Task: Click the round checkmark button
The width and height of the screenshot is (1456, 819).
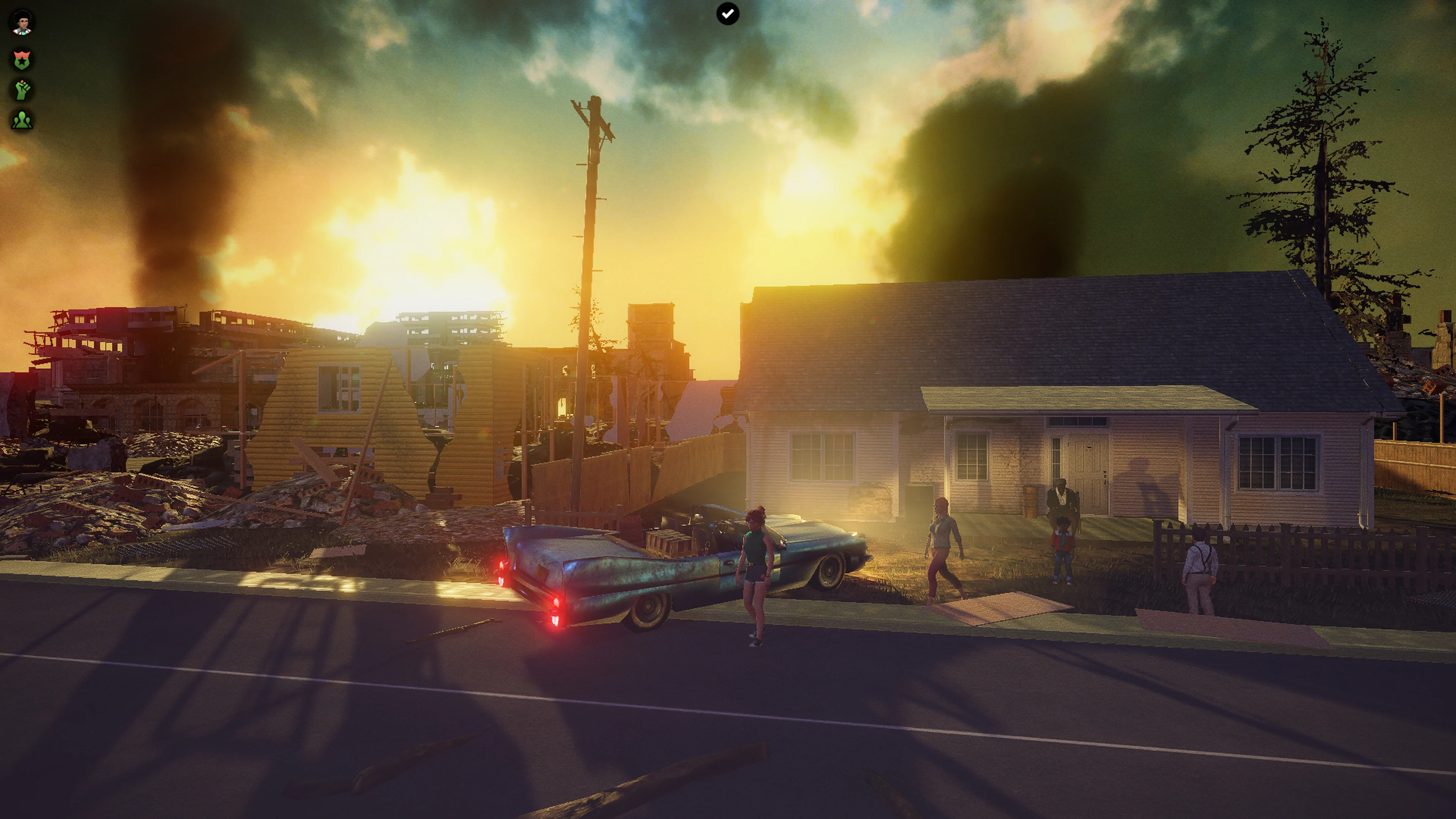Action: pyautogui.click(x=728, y=14)
